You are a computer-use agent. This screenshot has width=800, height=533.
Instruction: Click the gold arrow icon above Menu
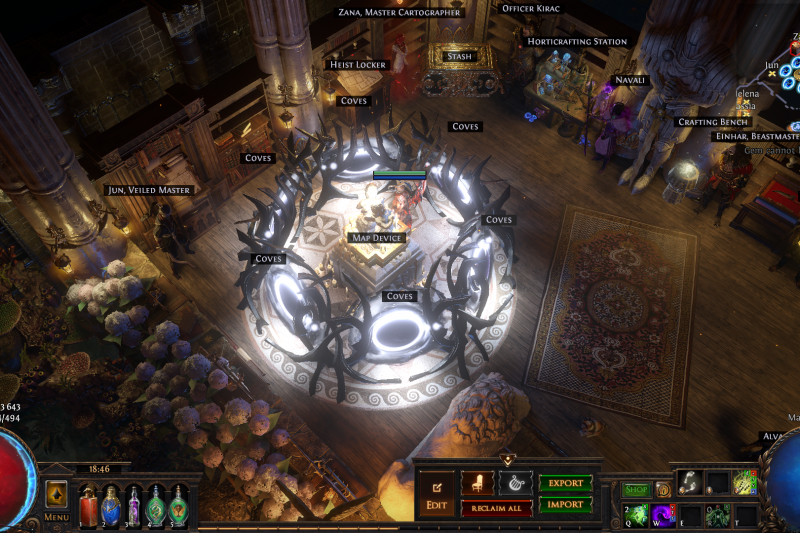tap(56, 494)
